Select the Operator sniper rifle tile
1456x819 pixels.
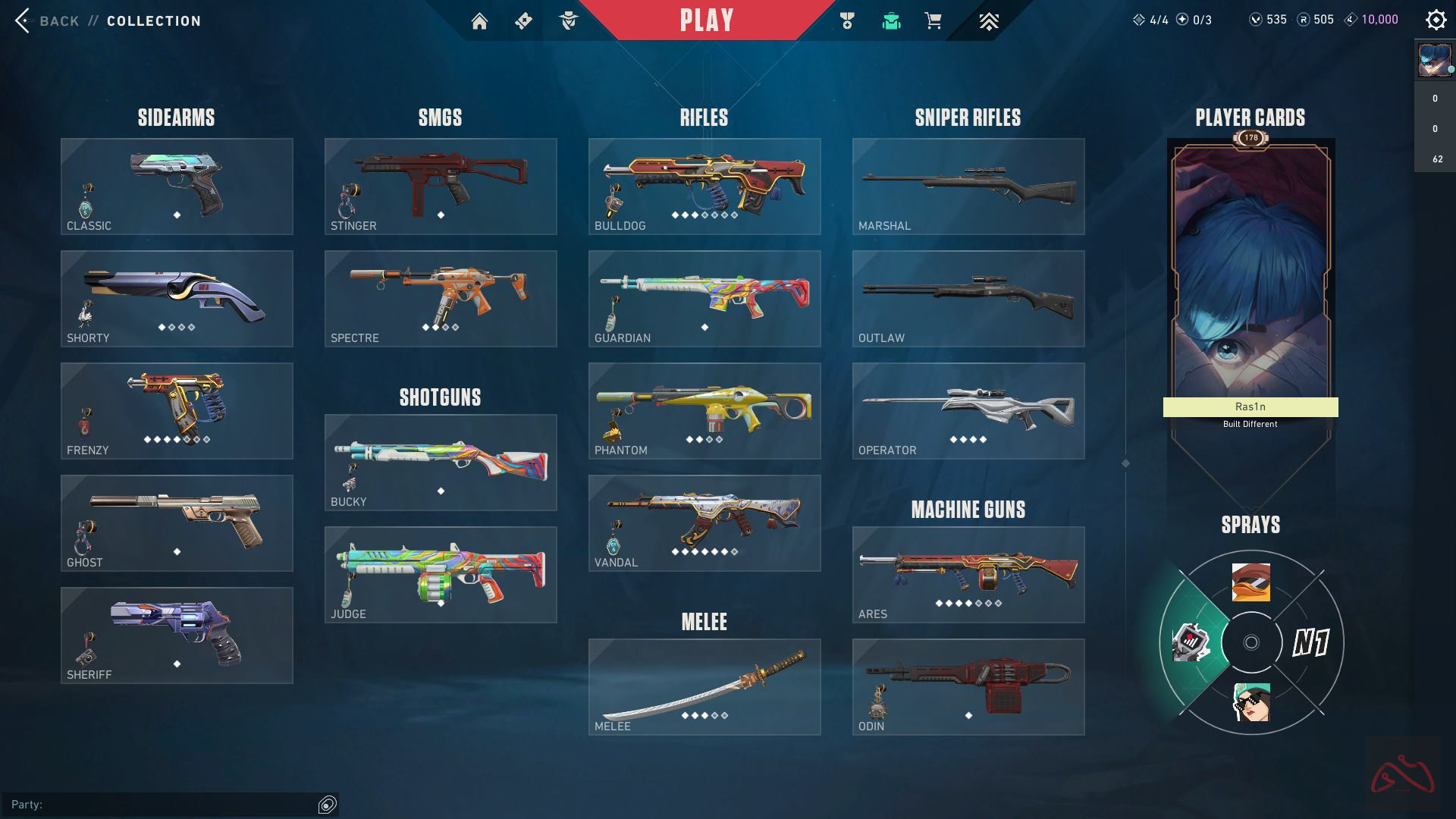(x=968, y=410)
